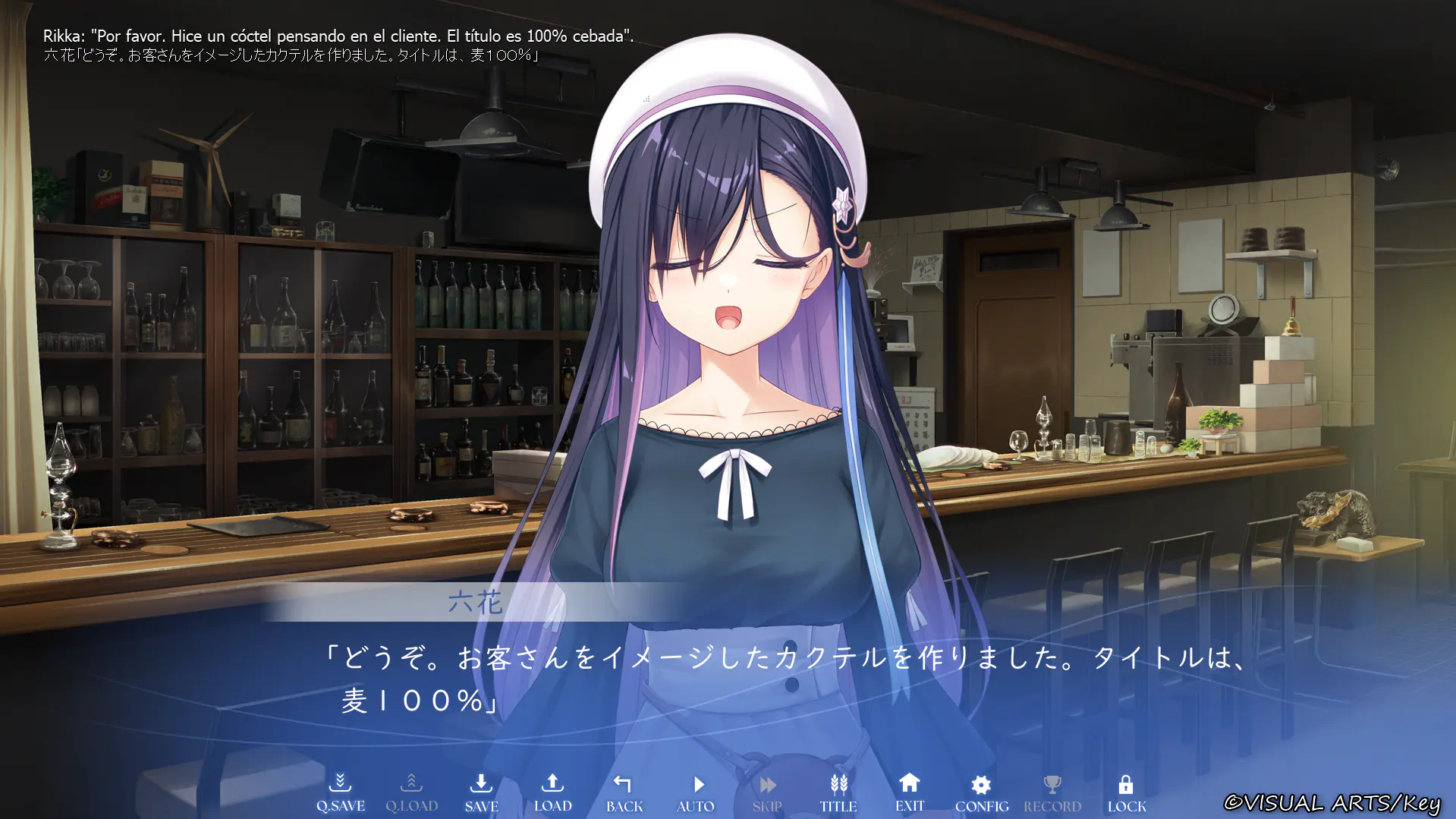This screenshot has width=1456, height=819.
Task: Return to the TITLE screen
Action: point(838,792)
